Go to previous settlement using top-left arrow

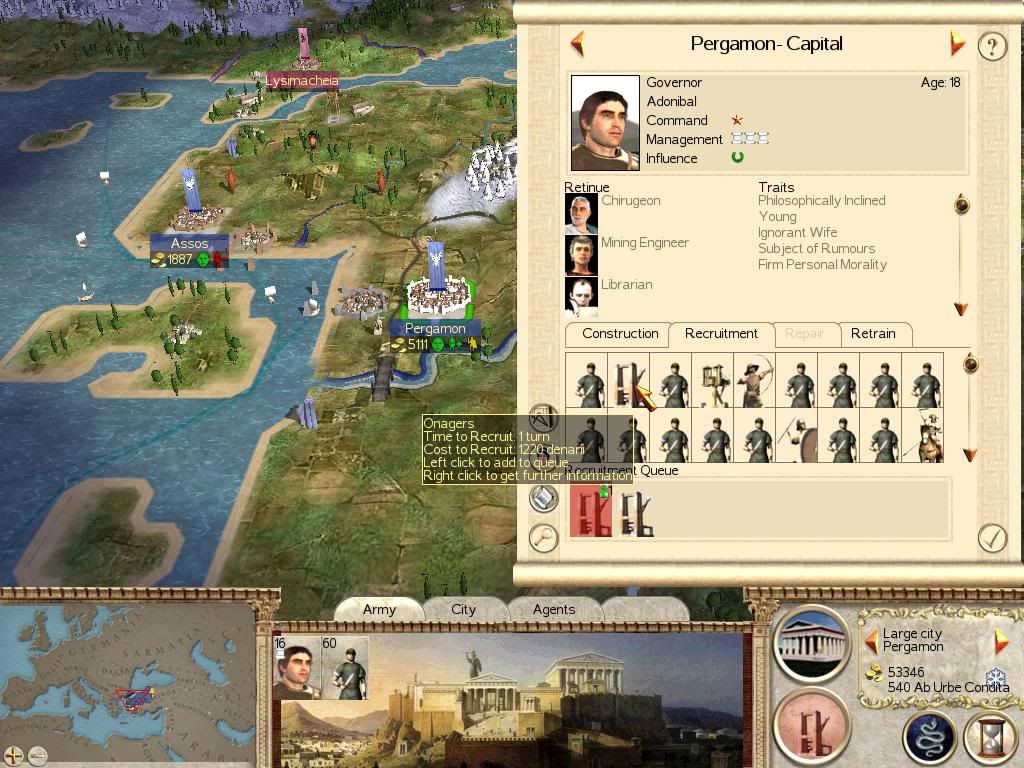pyautogui.click(x=577, y=44)
